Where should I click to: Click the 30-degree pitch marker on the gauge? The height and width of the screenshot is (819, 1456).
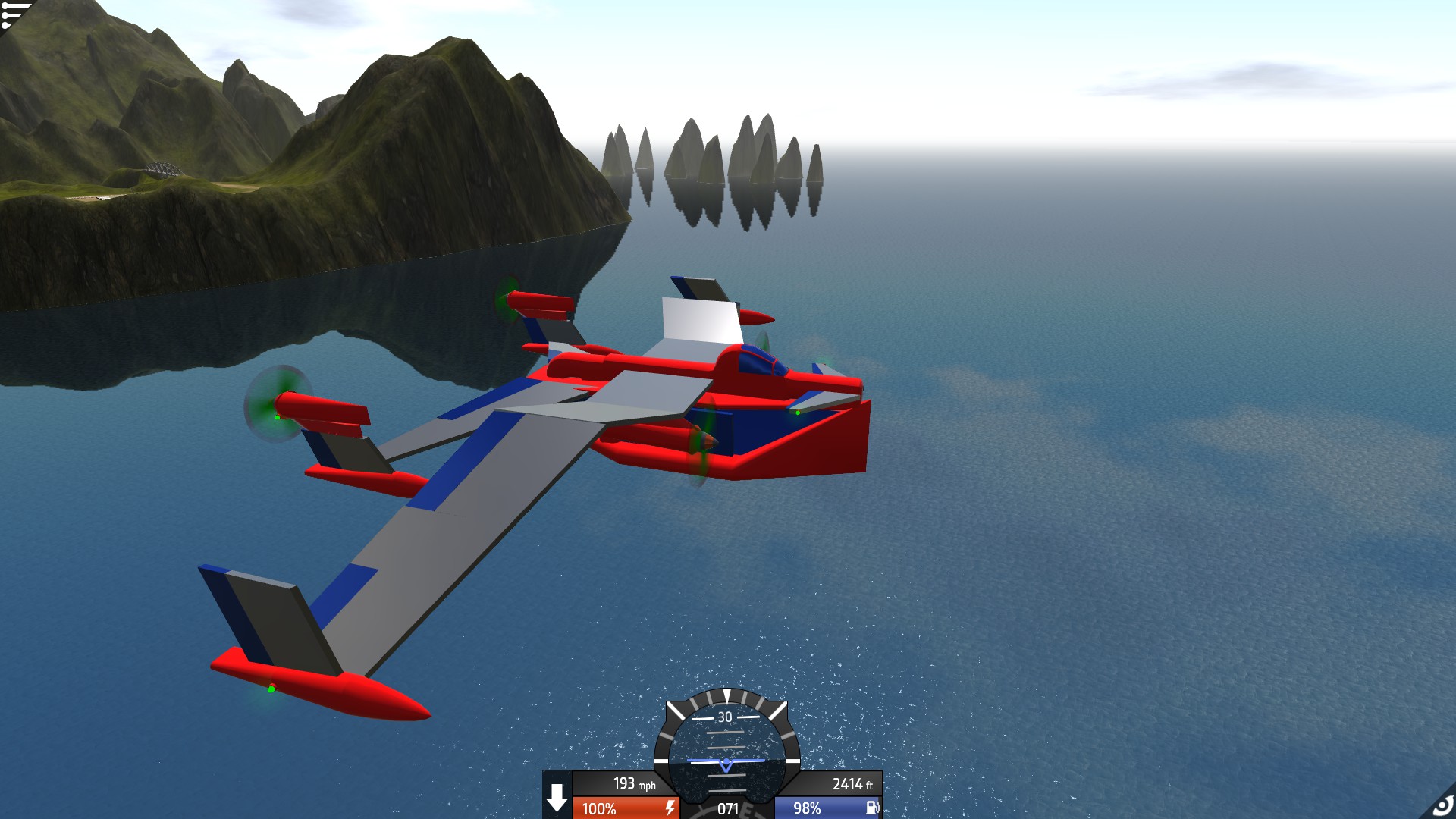(726, 717)
